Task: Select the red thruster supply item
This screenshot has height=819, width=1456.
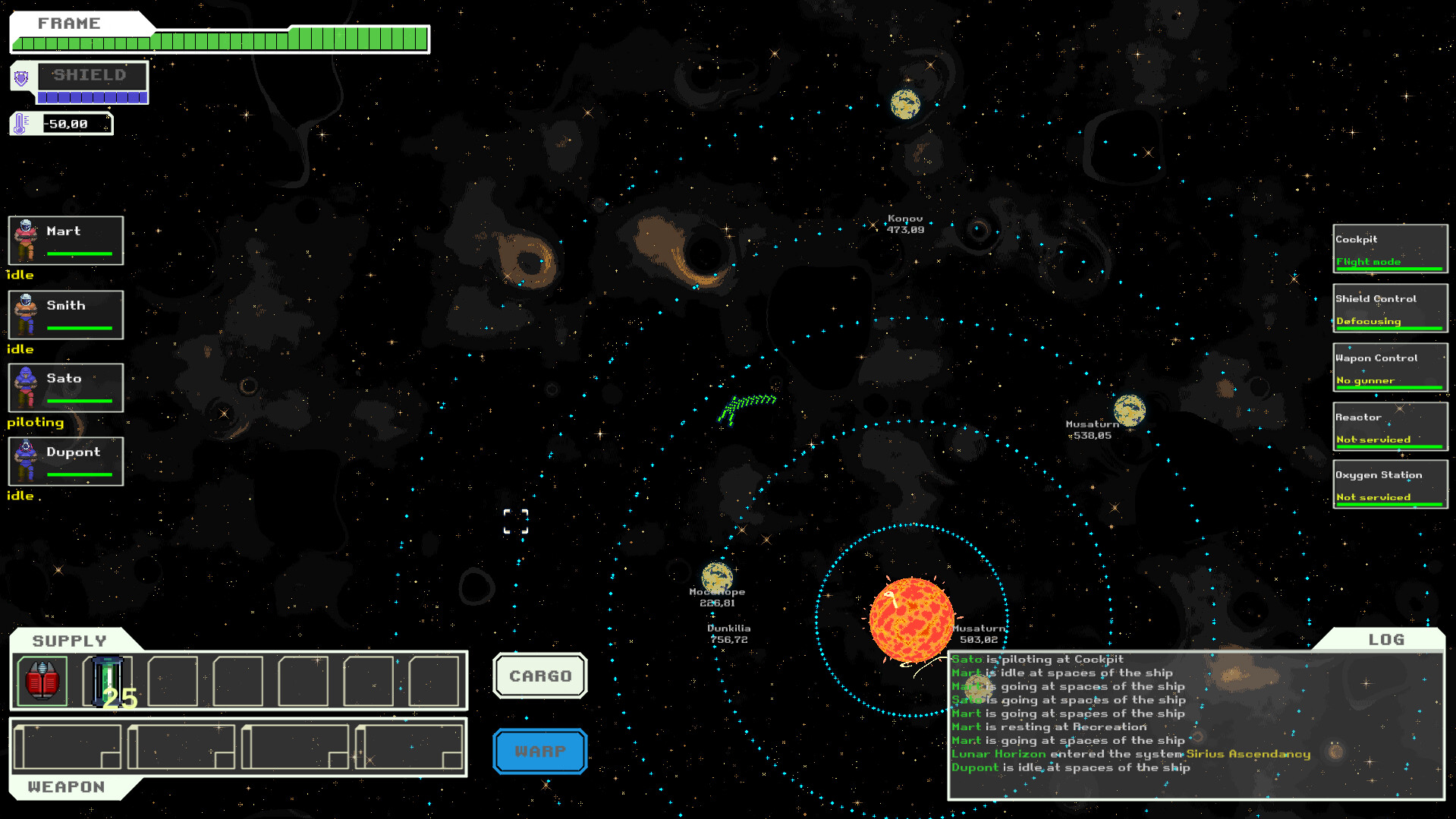Action: (x=41, y=680)
